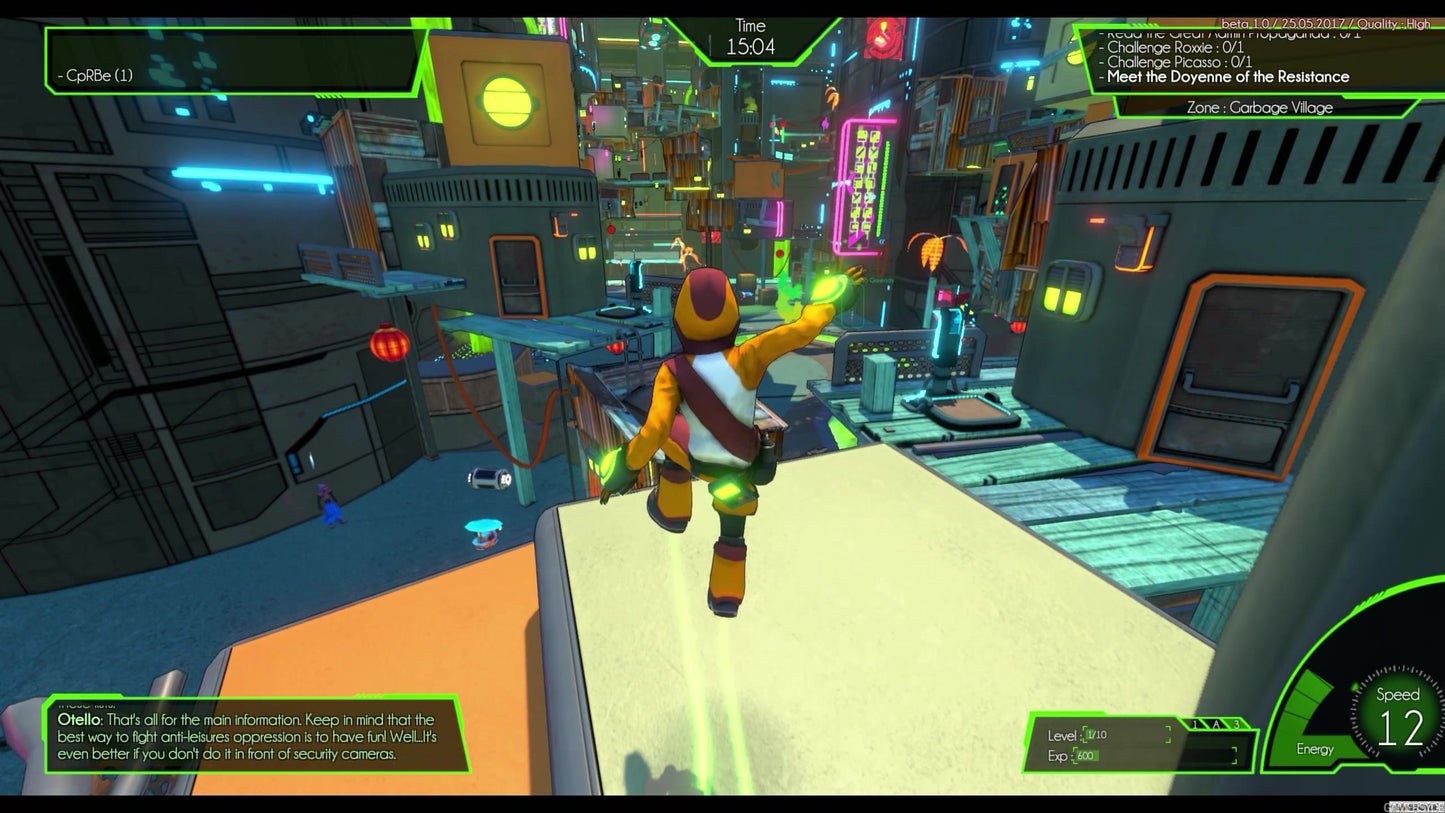Viewport: 1445px width, 813px height.
Task: Select the CpRBe player list entry
Action: click(x=95, y=75)
